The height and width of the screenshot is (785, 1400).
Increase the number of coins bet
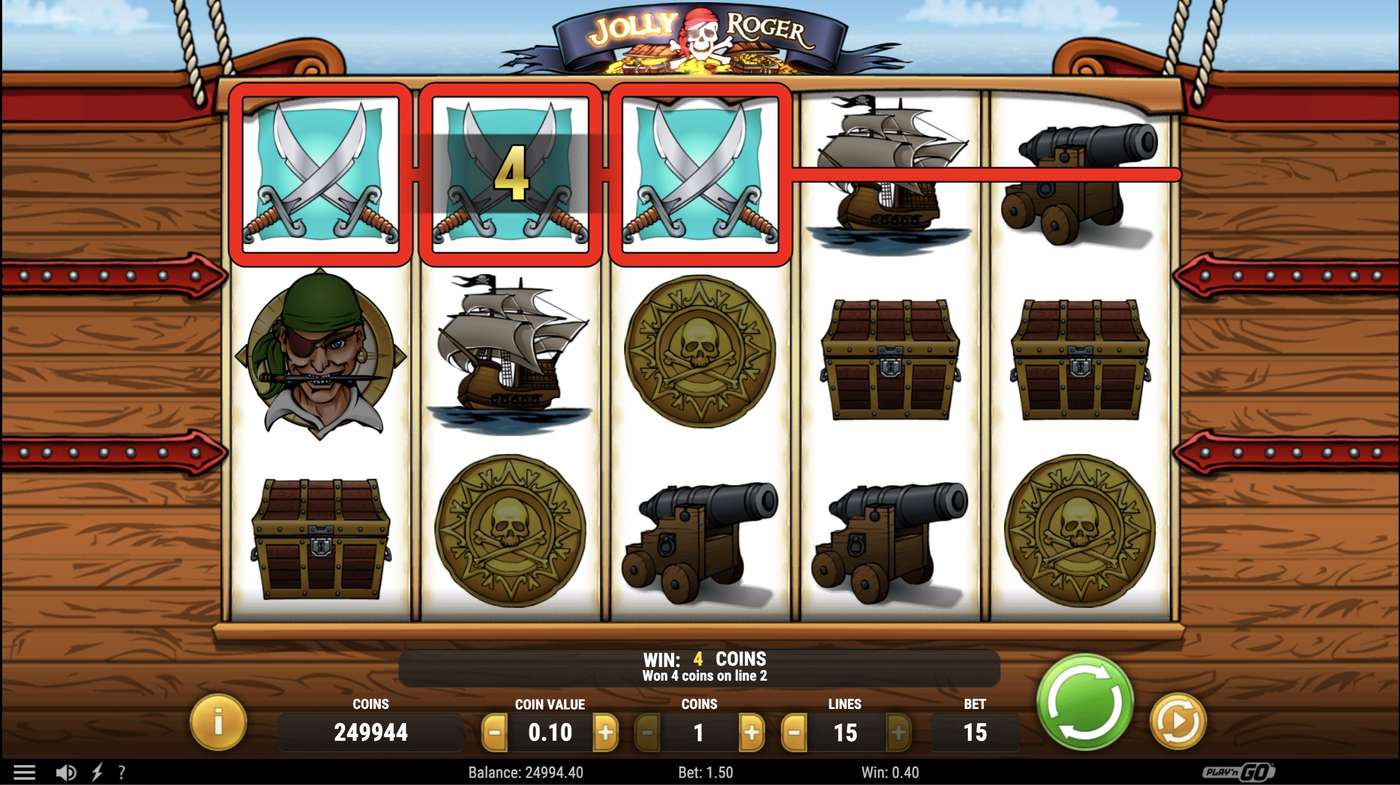click(752, 732)
